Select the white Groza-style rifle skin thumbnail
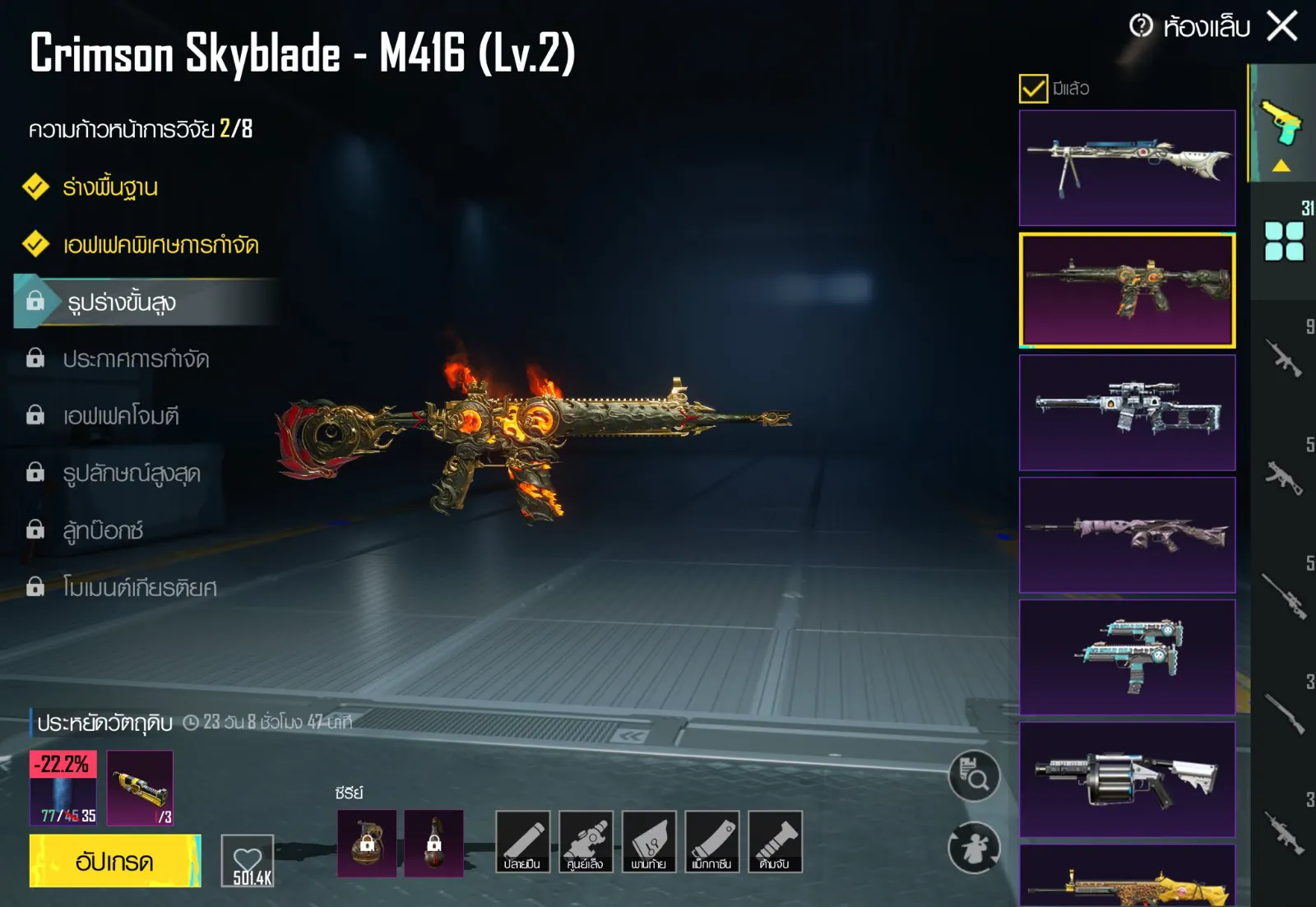 coord(1127,412)
